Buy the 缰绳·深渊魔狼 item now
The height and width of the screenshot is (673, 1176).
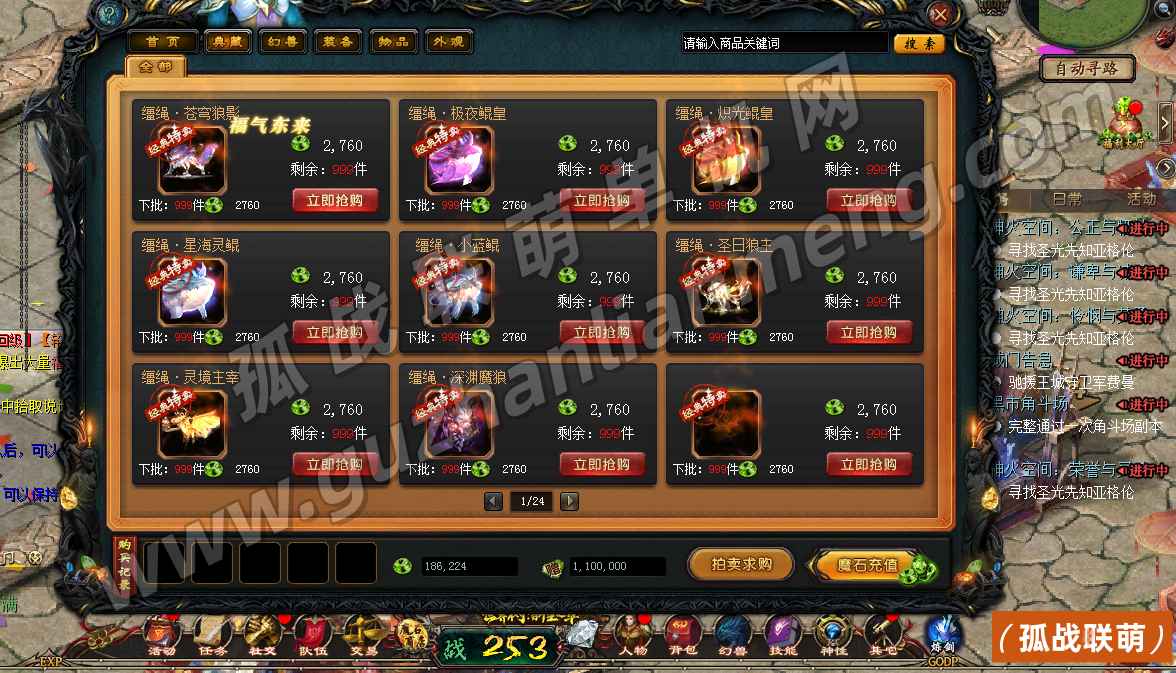tap(602, 465)
